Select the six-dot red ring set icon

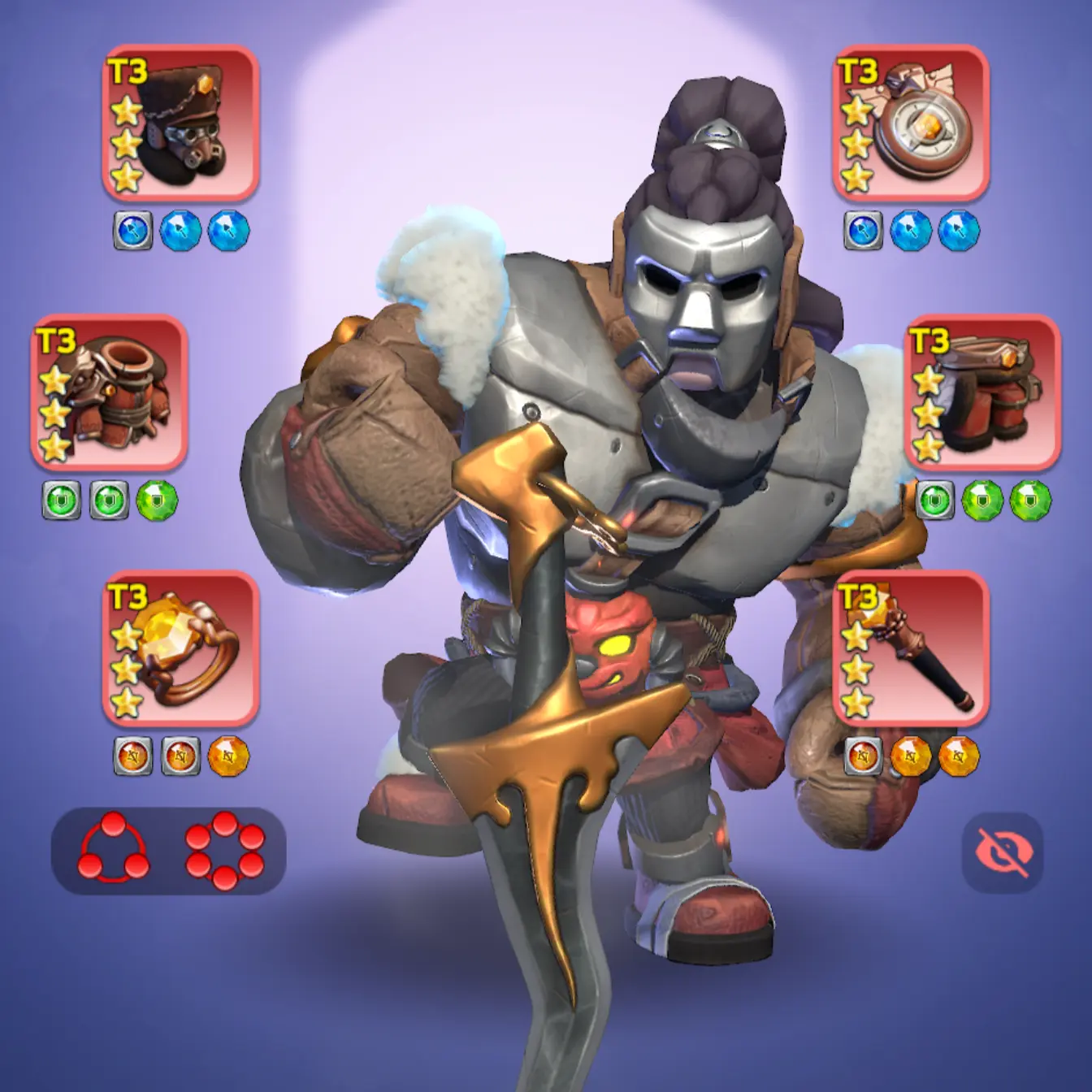pyautogui.click(x=224, y=849)
